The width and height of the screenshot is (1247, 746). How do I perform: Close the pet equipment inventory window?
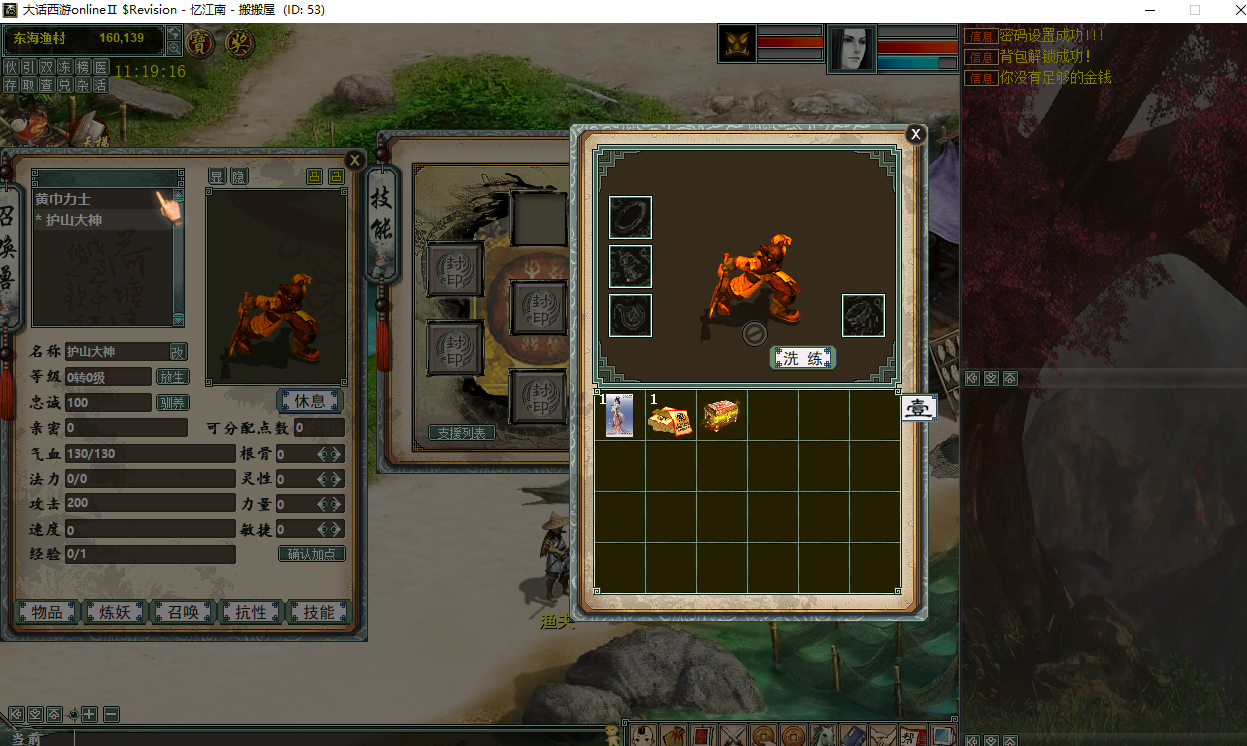[x=915, y=134]
